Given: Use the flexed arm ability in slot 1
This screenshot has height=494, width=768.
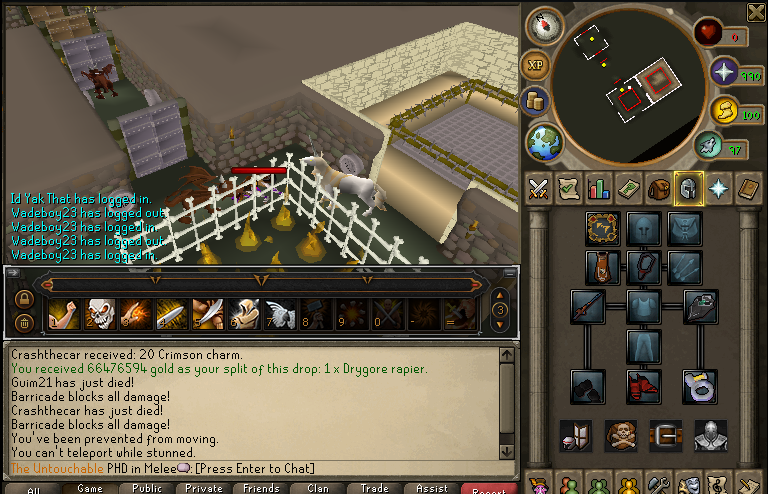Looking at the screenshot, I should pos(63,314).
